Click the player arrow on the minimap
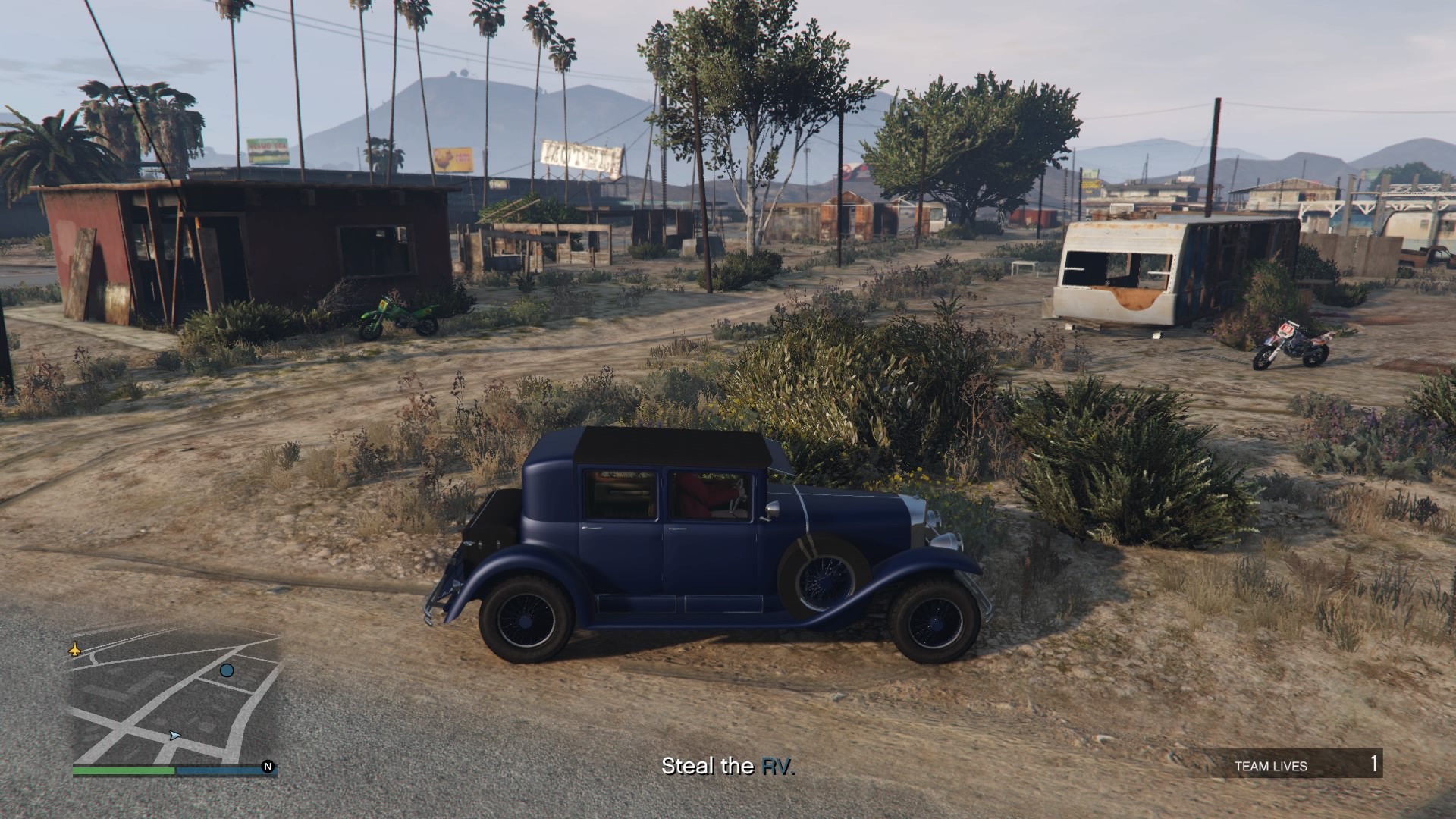The image size is (1456, 819). tap(175, 735)
